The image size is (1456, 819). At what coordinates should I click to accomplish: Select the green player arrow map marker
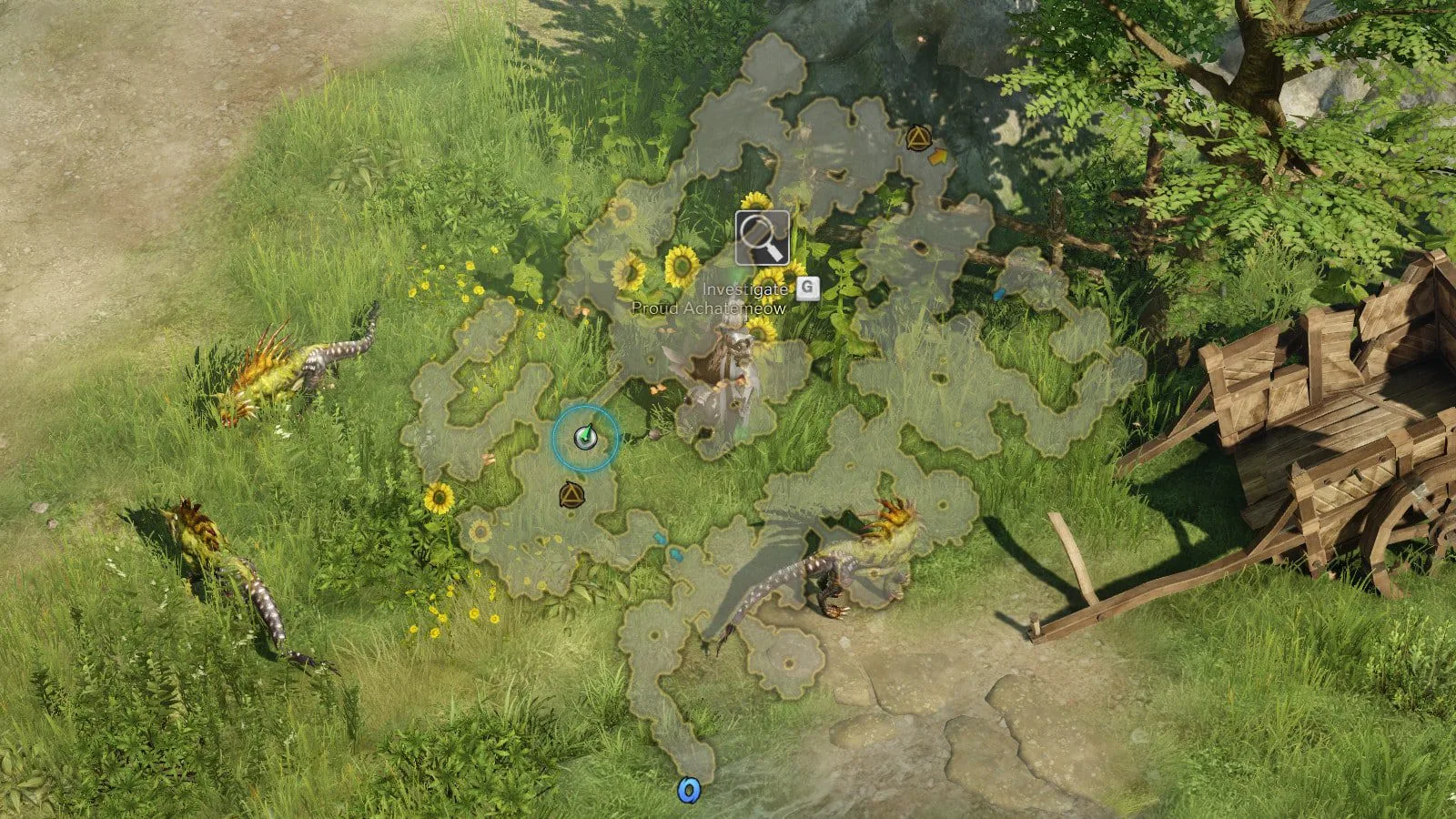(x=585, y=438)
